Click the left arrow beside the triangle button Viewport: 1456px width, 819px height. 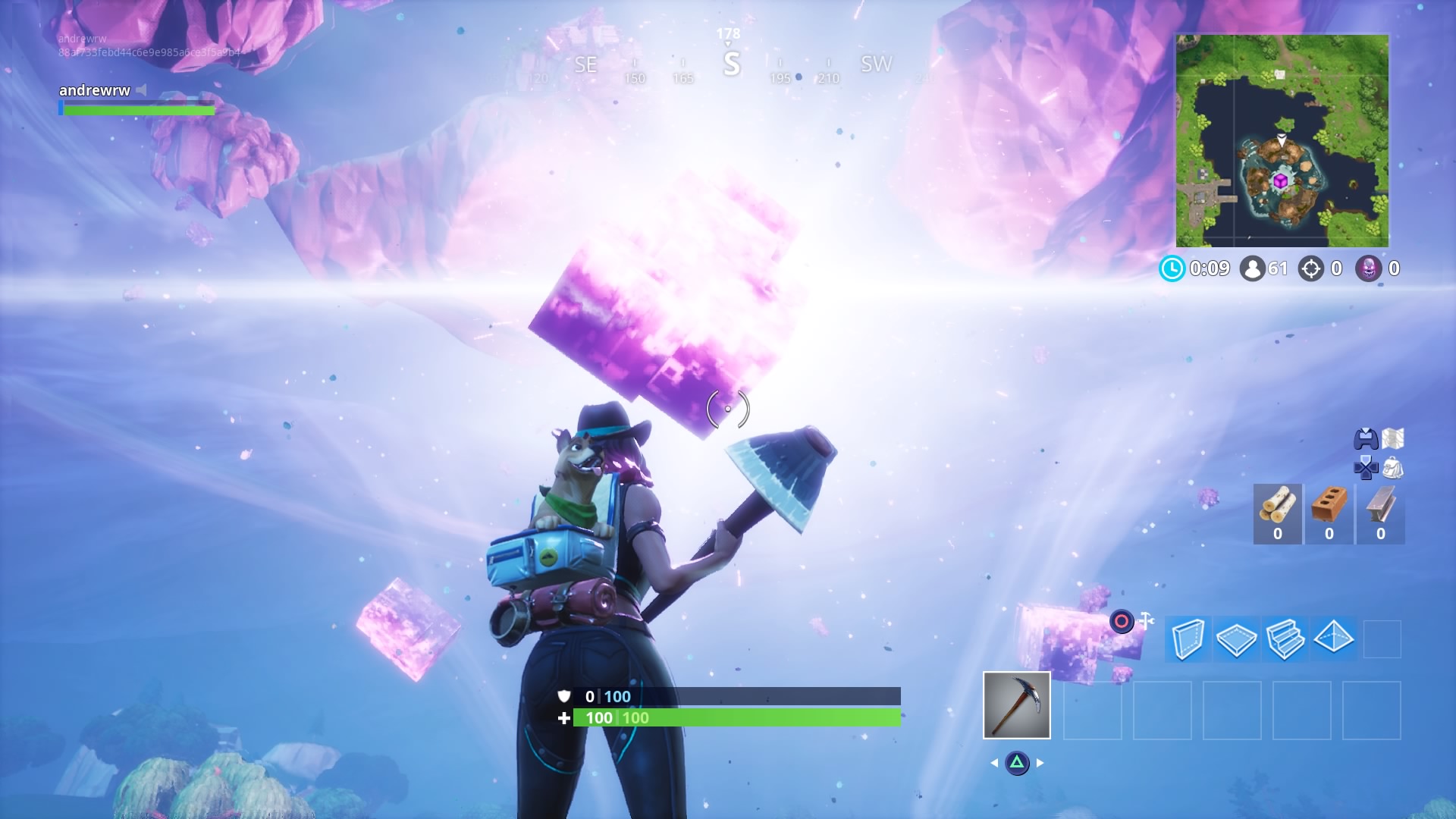(x=994, y=763)
